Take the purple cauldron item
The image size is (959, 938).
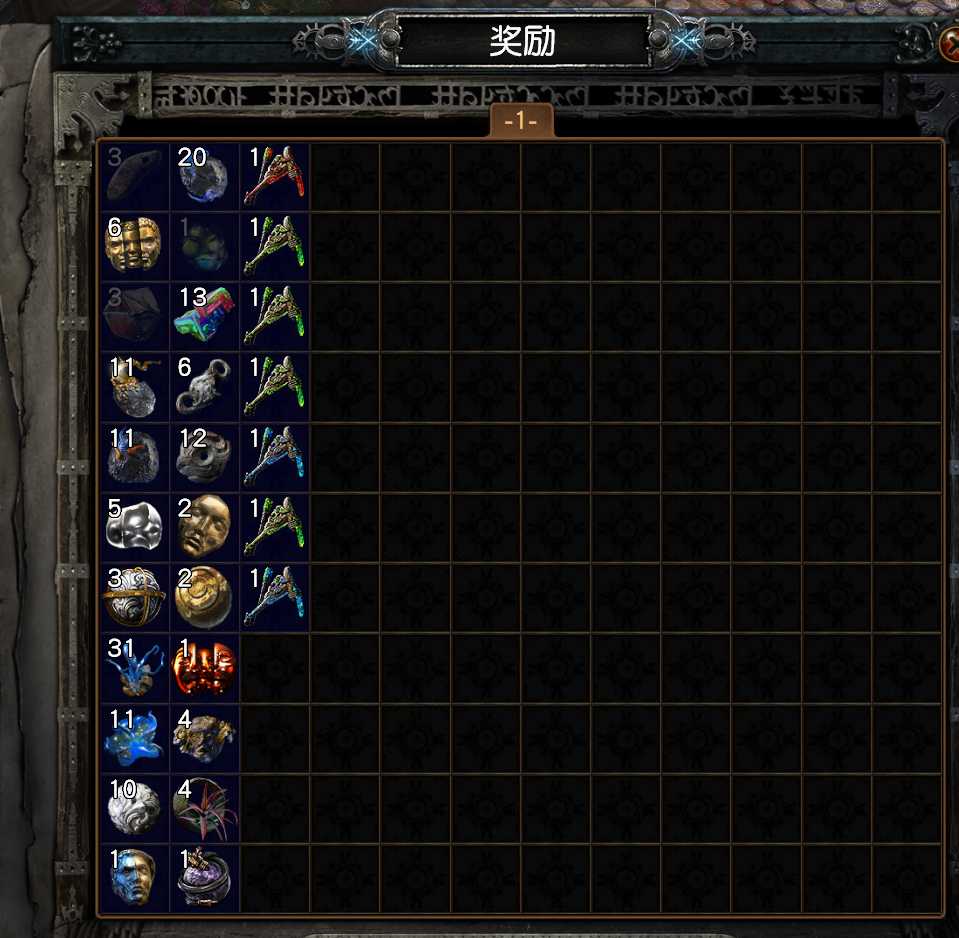point(204,877)
